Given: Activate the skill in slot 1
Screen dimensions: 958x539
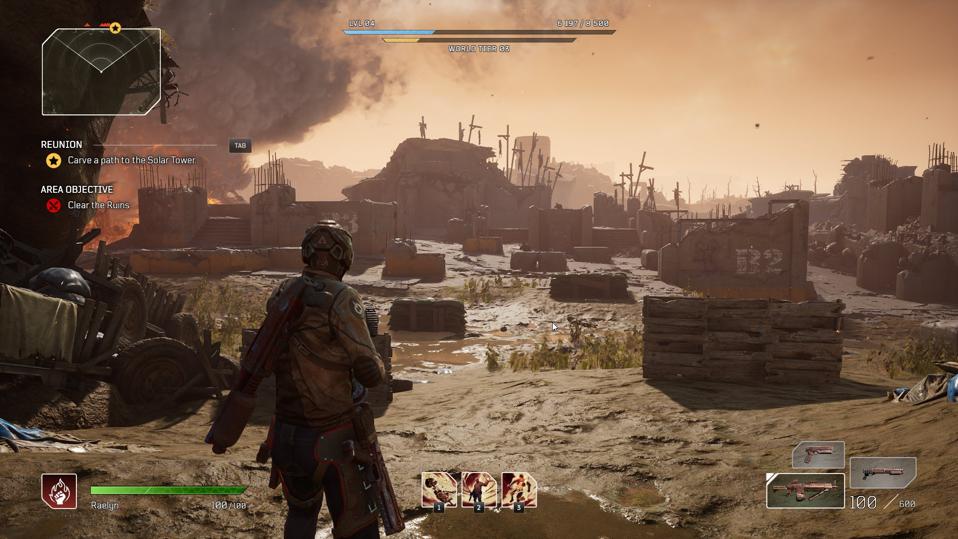Looking at the screenshot, I should point(439,490).
